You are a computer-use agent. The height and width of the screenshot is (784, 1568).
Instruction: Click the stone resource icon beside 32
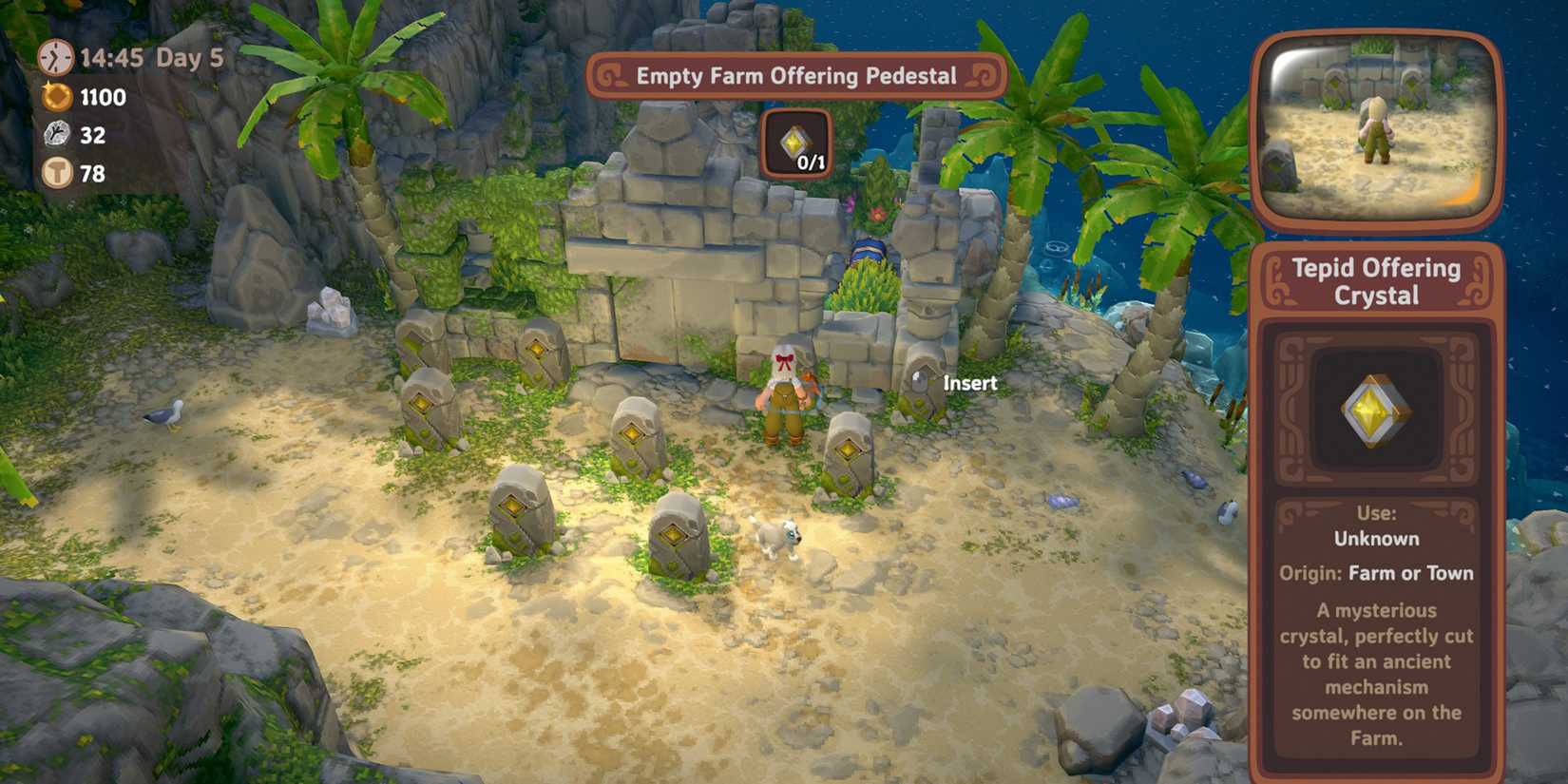(55, 135)
